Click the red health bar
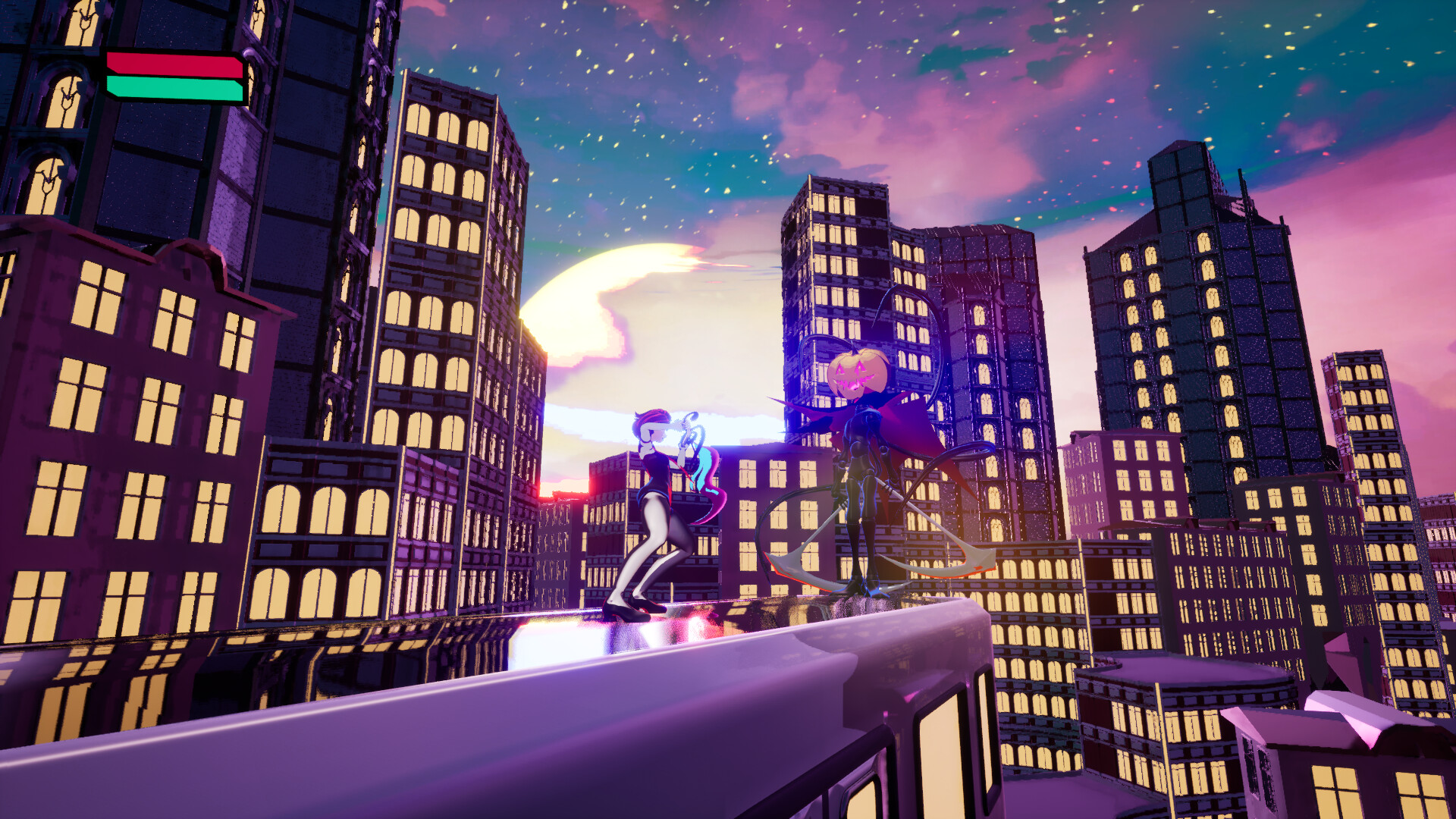Image resolution: width=1456 pixels, height=819 pixels. (x=173, y=64)
